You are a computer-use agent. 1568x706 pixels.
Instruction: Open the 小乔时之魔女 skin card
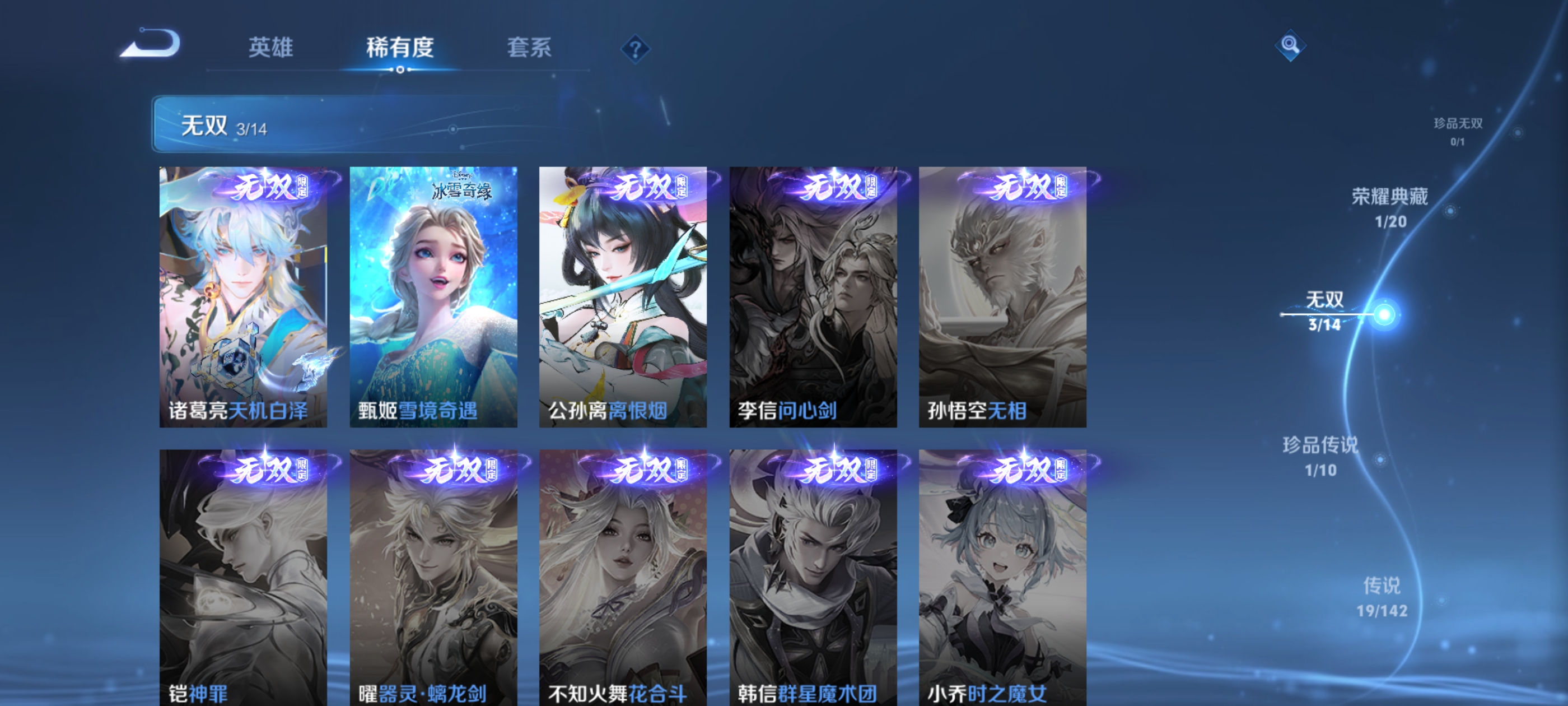point(1002,579)
